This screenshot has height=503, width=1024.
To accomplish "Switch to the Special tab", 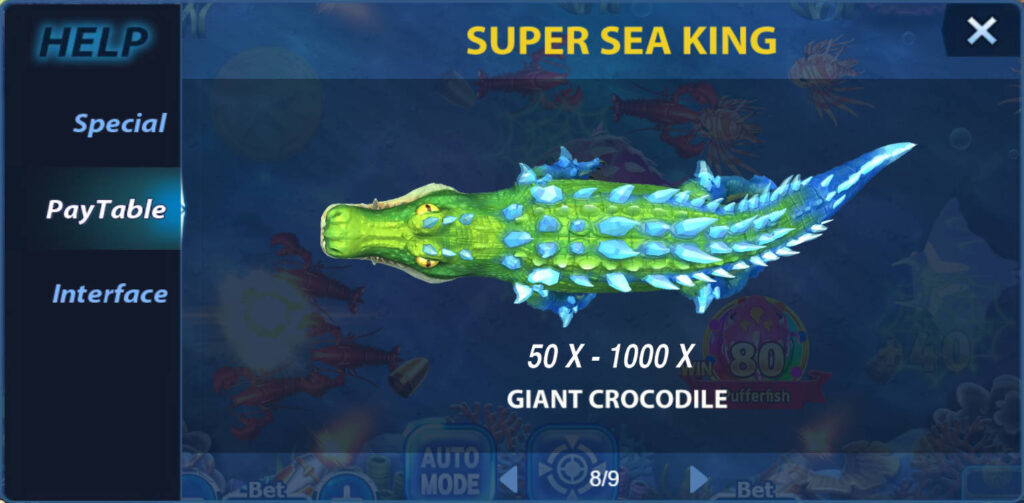I will [x=119, y=124].
